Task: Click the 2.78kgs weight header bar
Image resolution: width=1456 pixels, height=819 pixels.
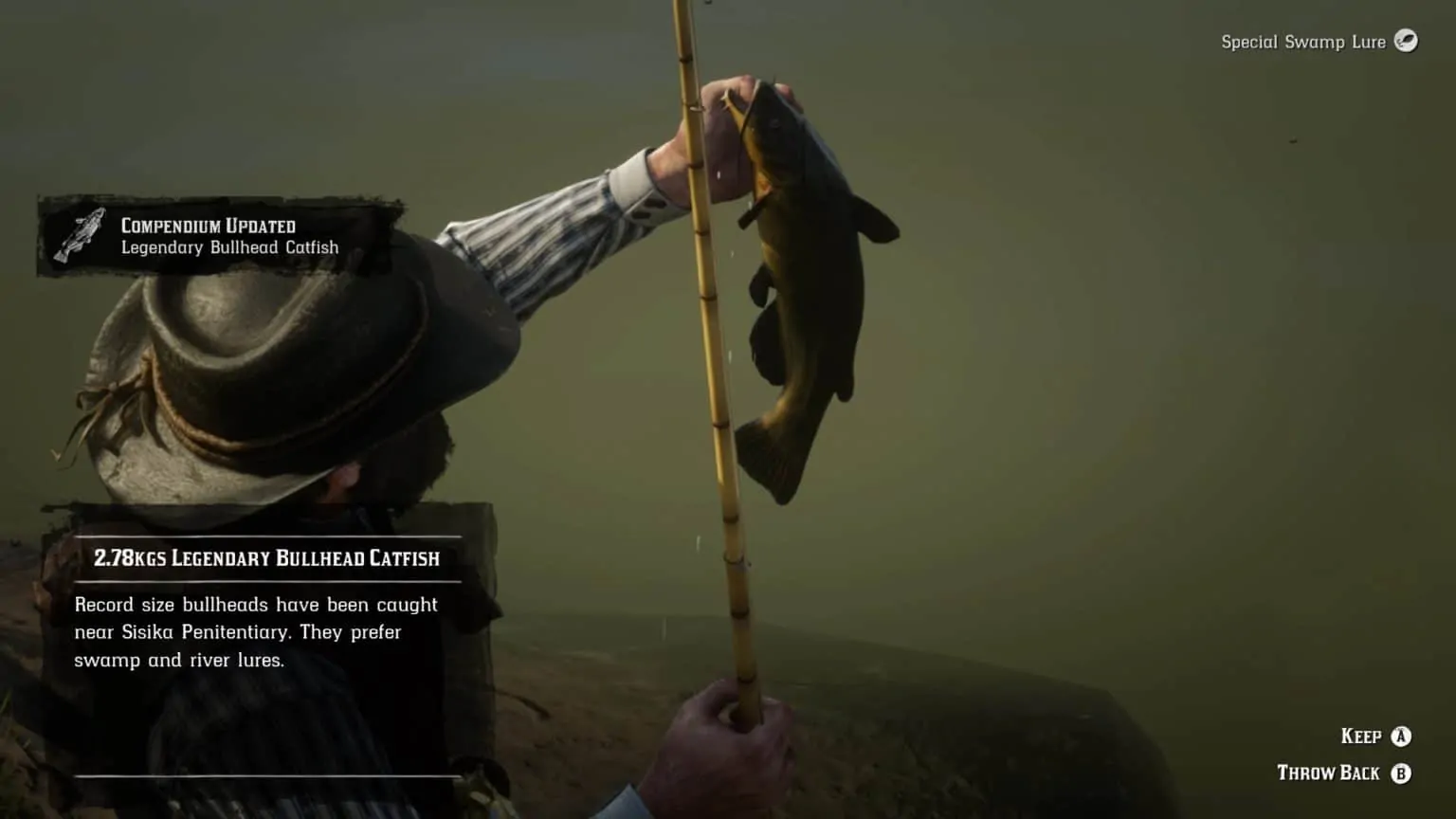Action: click(266, 557)
